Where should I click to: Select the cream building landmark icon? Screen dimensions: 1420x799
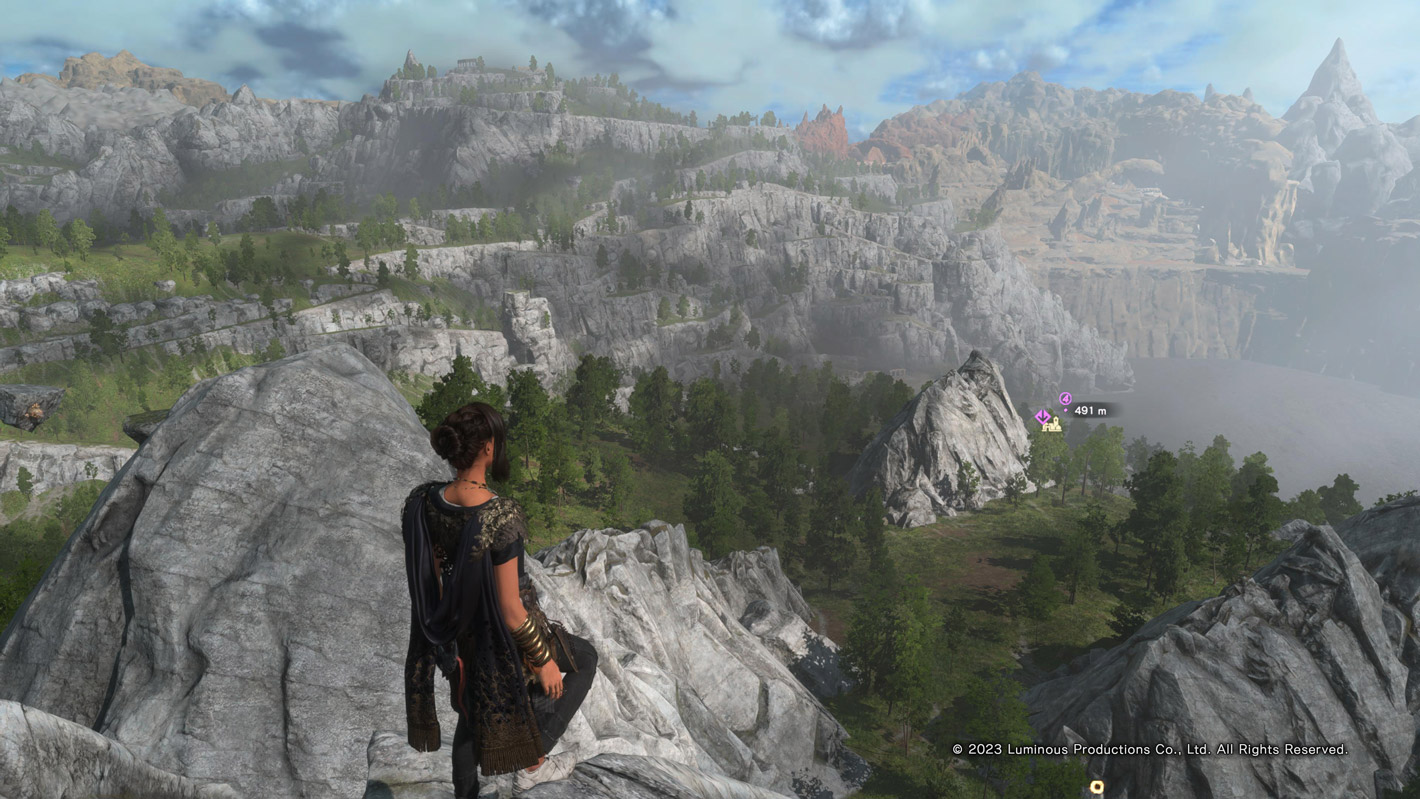[x=1052, y=425]
